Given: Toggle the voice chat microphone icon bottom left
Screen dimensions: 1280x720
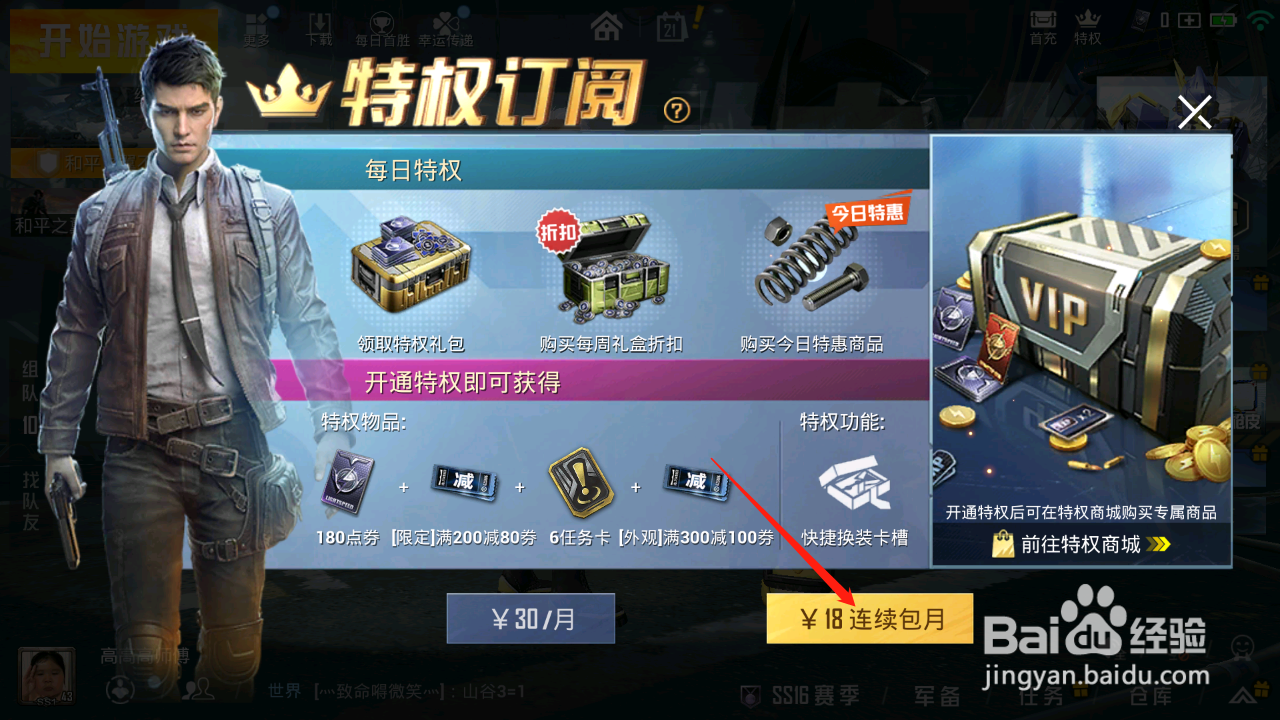Looking at the screenshot, I should [118, 688].
